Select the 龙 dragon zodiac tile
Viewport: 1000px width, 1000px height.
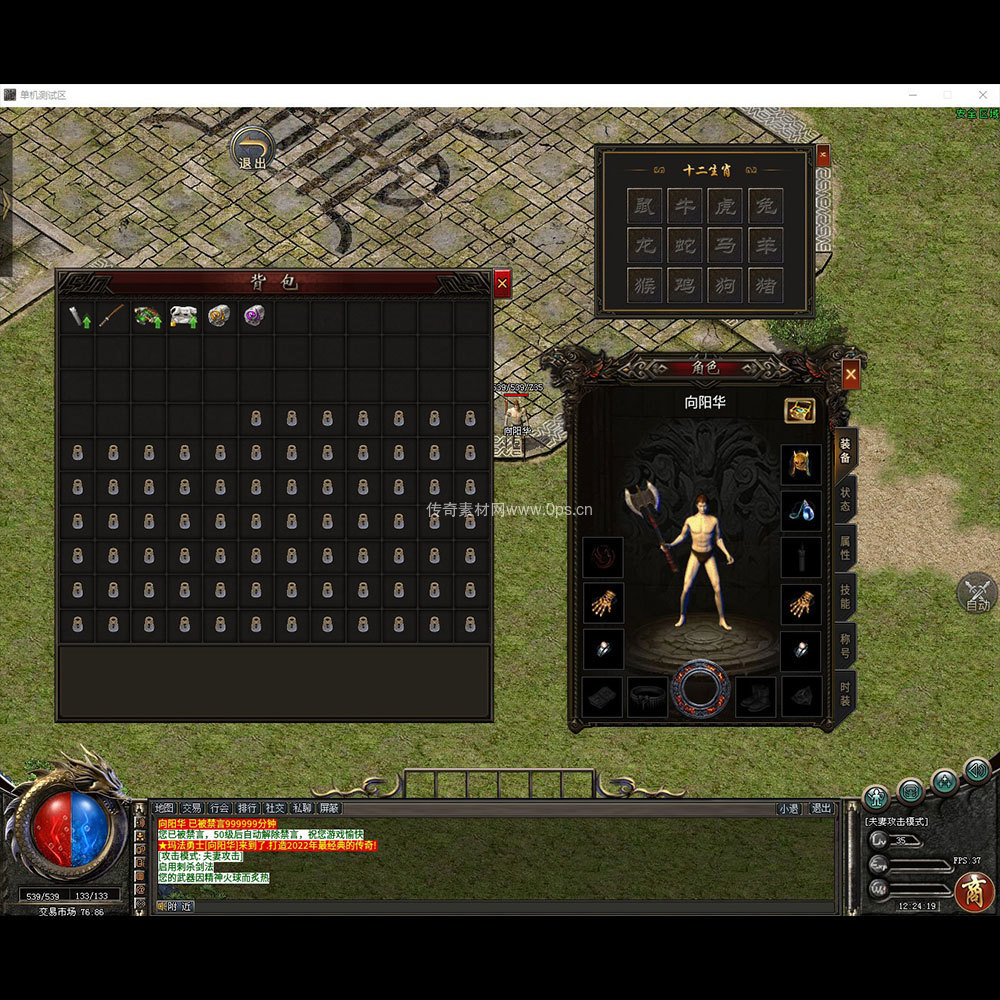point(644,245)
